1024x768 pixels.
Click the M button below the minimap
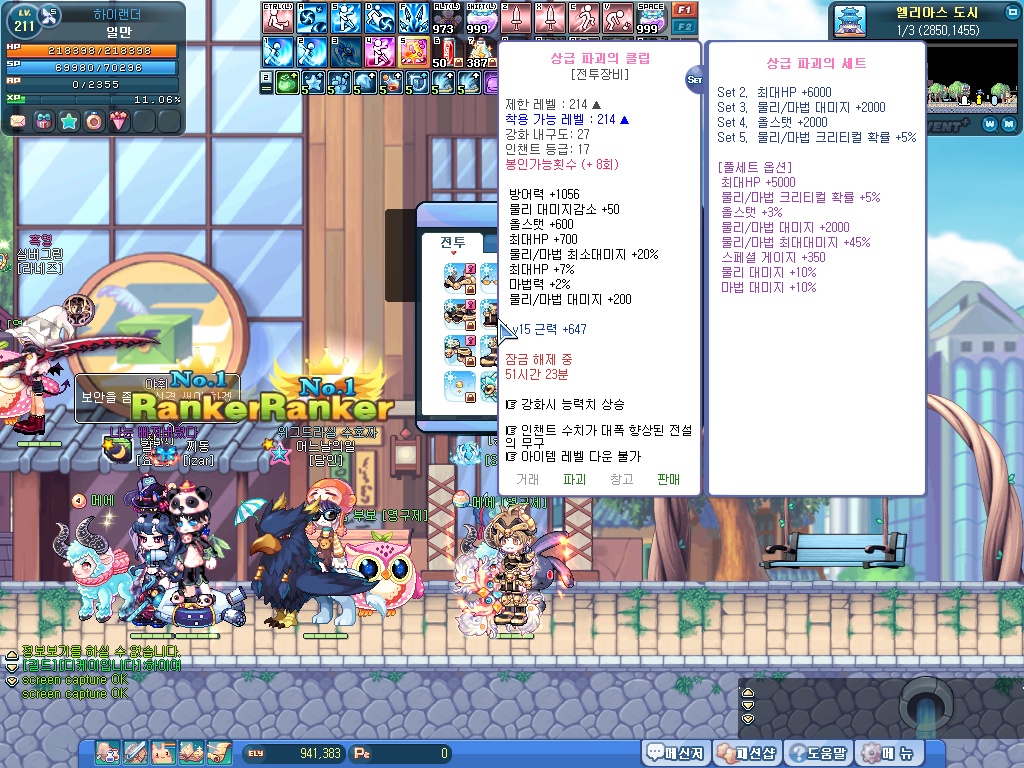[1007, 124]
